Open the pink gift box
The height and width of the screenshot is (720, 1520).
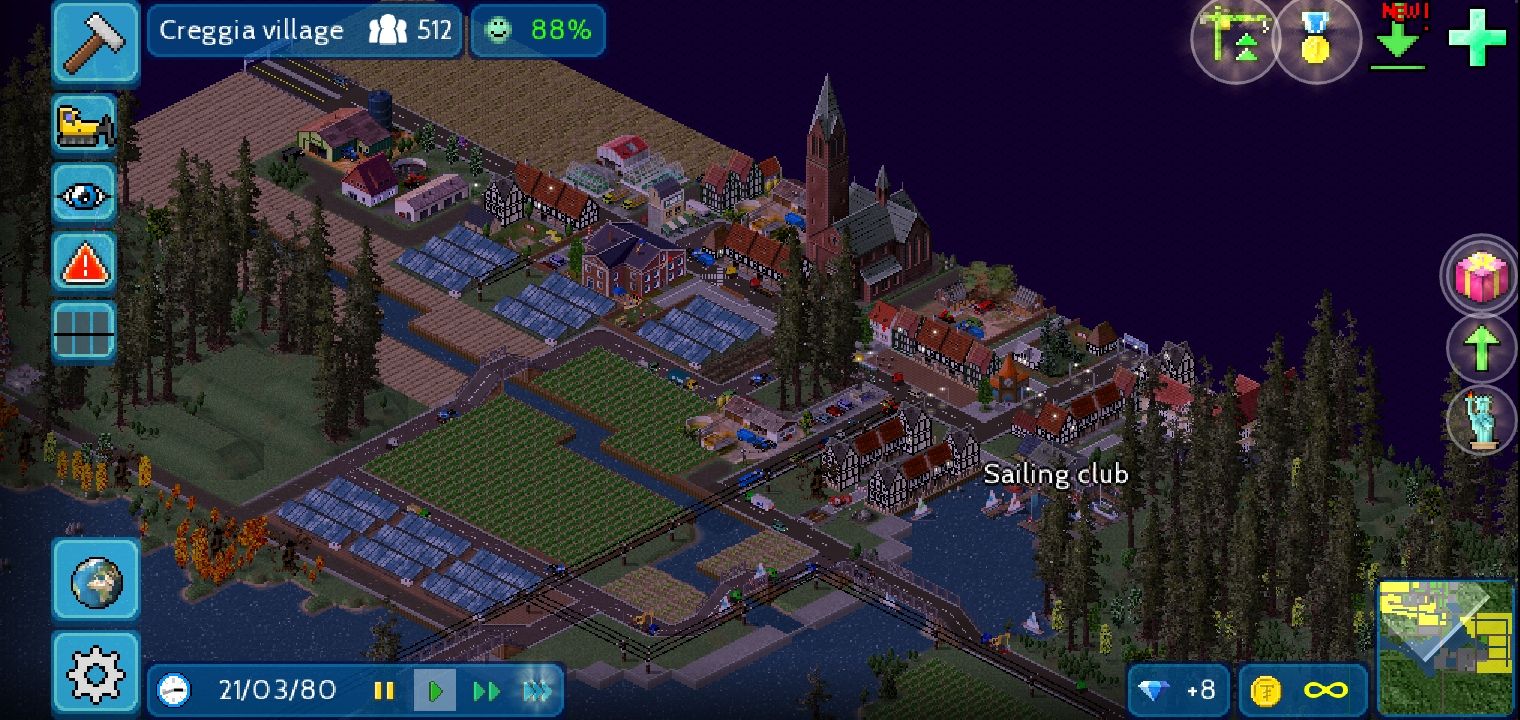1481,276
